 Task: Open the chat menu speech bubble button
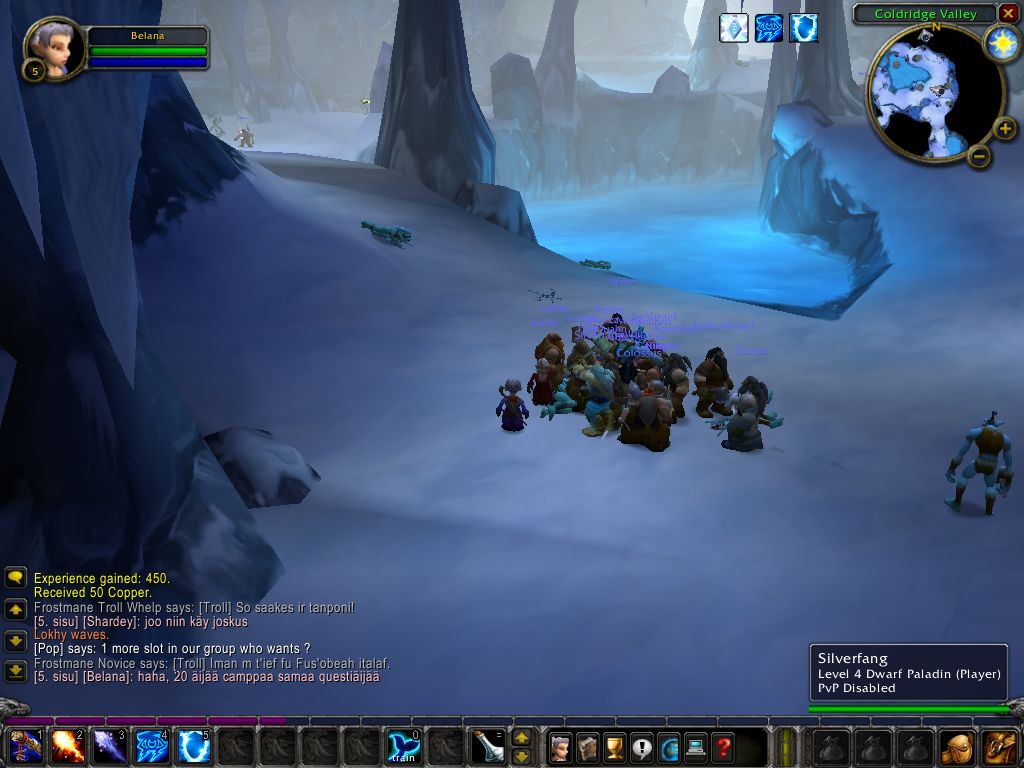click(15, 578)
